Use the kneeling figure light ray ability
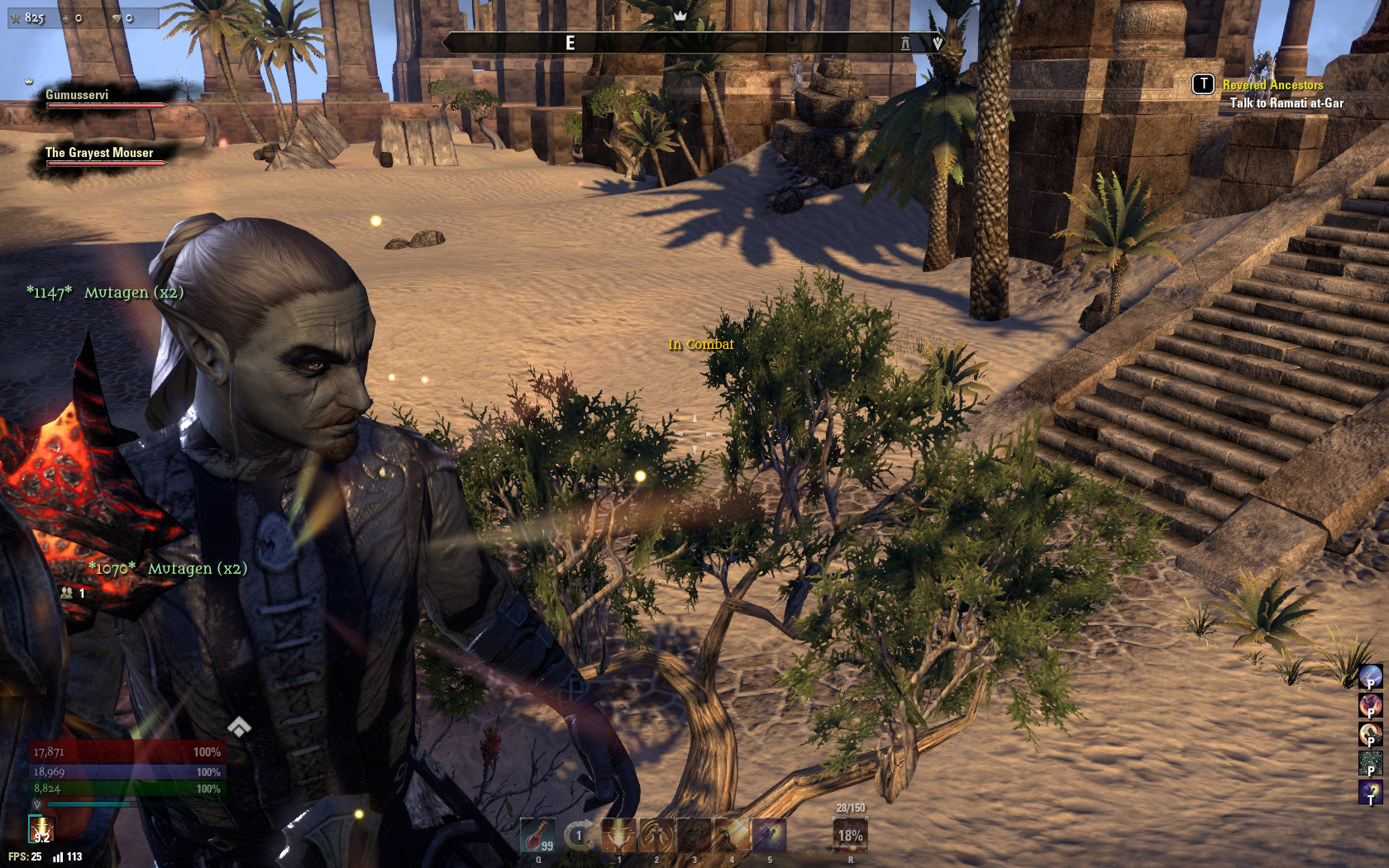Viewport: 1389px width, 868px height. [x=732, y=835]
